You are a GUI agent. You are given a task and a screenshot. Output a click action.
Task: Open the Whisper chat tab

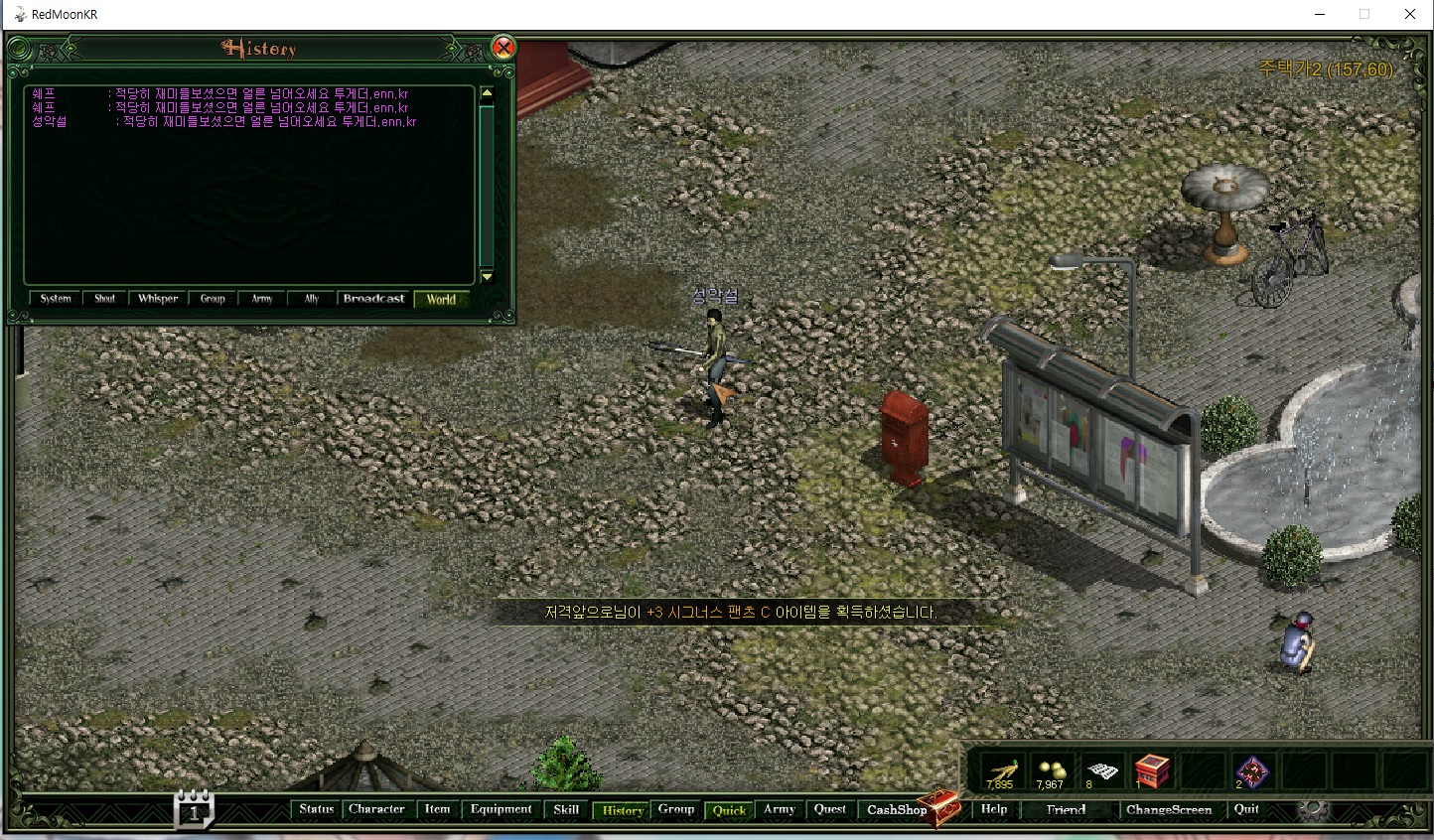tap(158, 299)
